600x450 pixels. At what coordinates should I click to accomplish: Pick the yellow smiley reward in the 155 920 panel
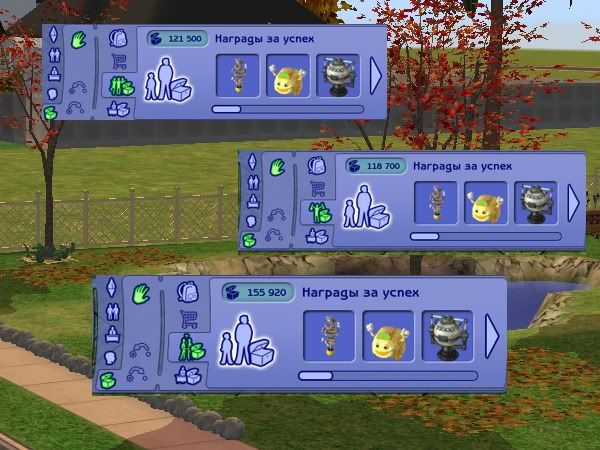coord(387,335)
